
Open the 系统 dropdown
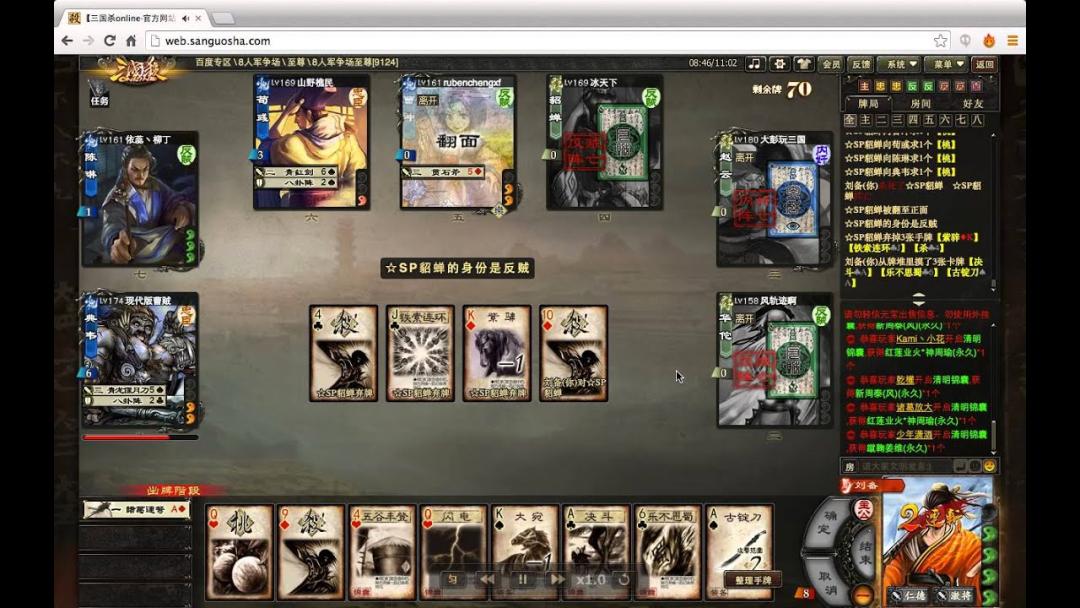coord(901,64)
